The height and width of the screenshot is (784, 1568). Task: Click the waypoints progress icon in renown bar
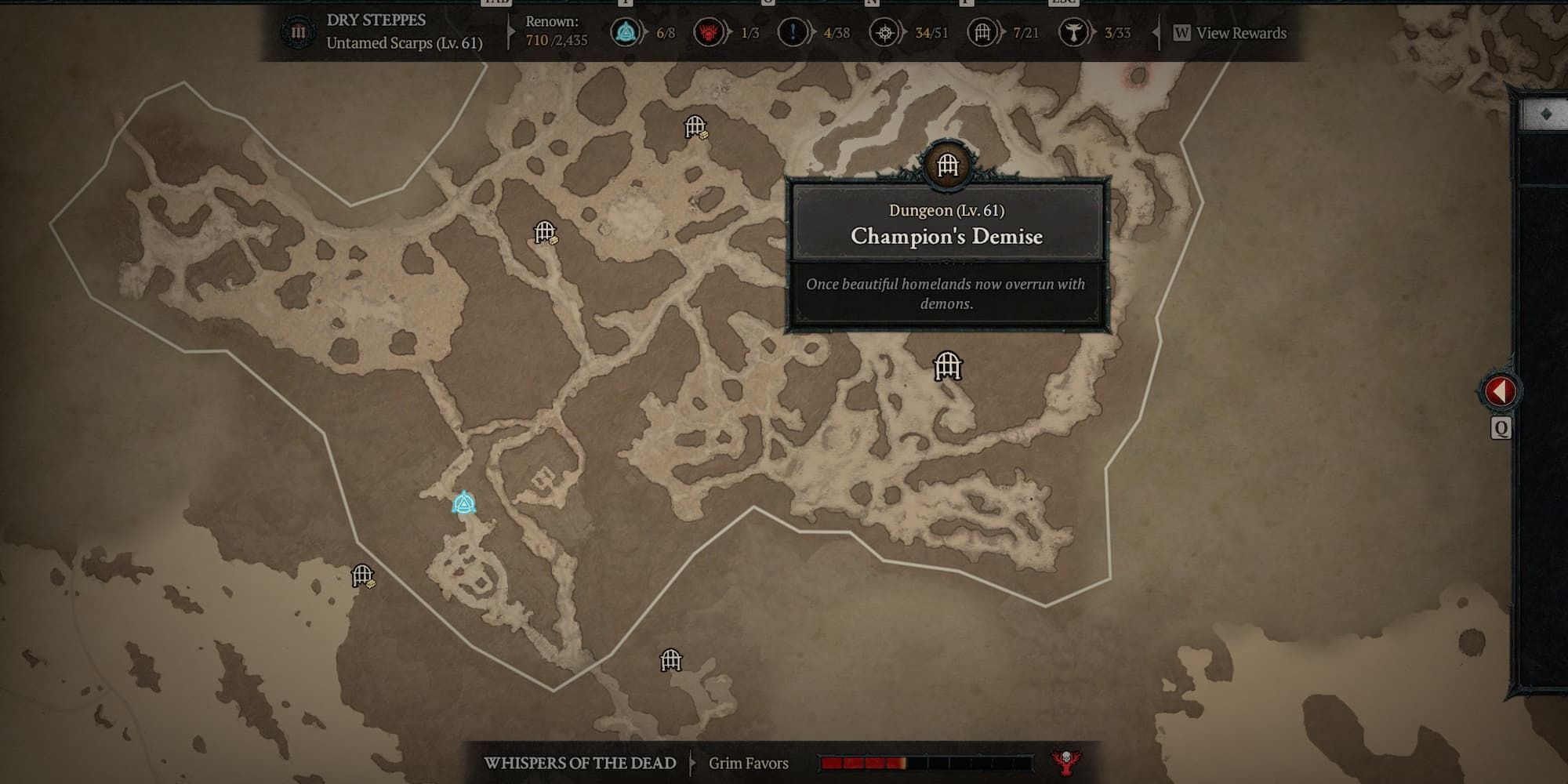pos(626,33)
